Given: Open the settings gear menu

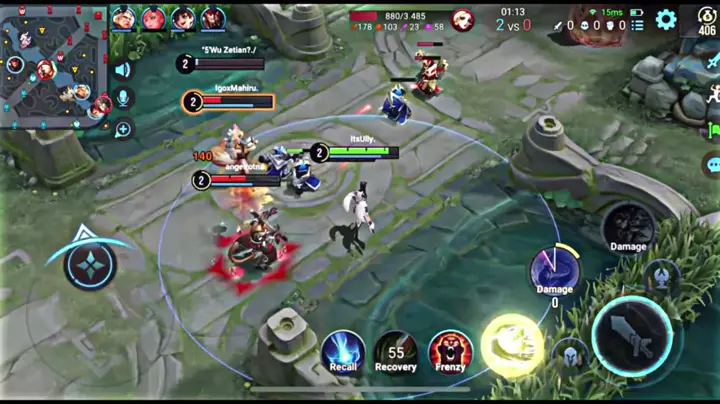Looking at the screenshot, I should pos(666,19).
